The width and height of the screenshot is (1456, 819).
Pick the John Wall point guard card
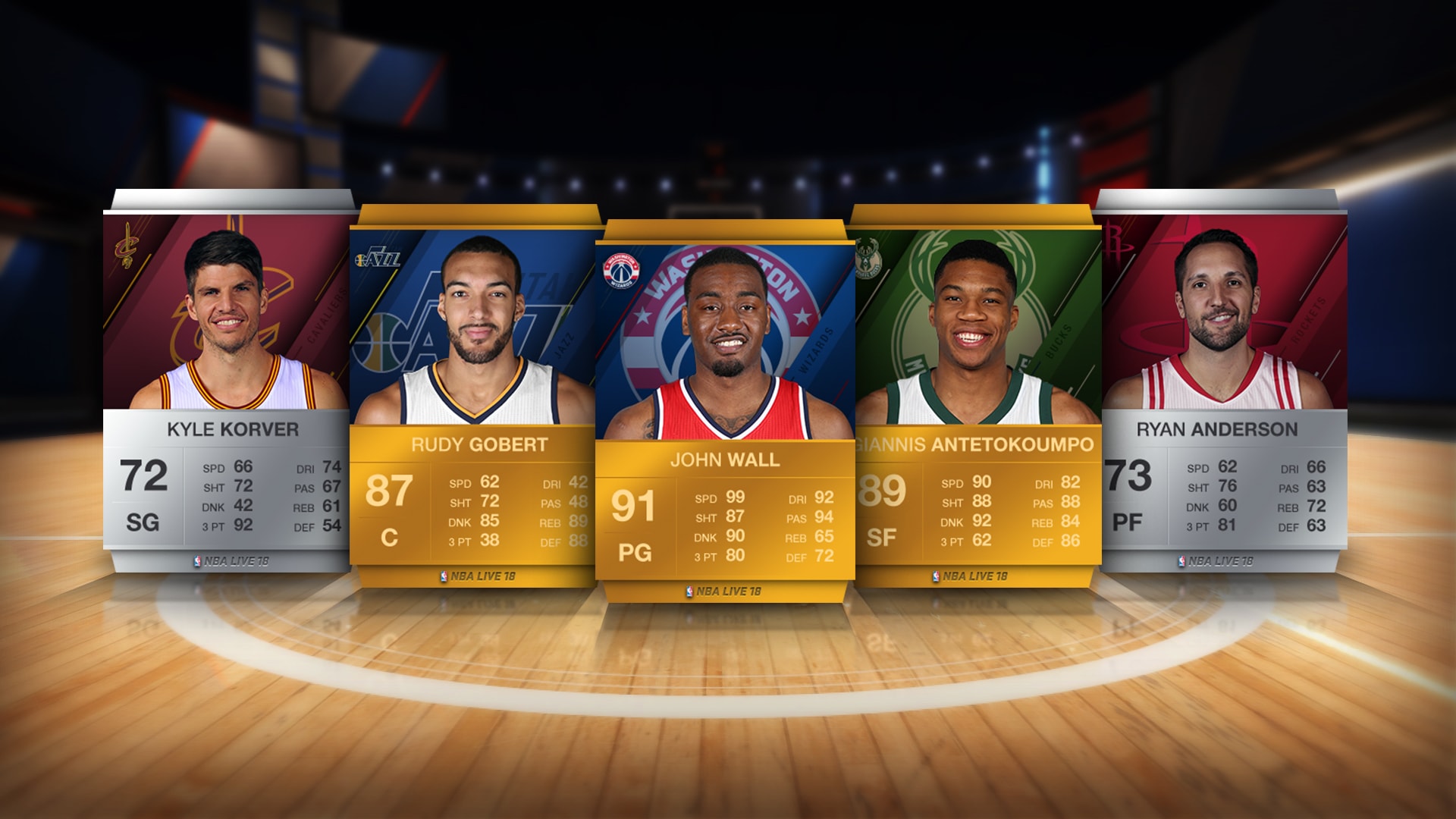coord(725,409)
